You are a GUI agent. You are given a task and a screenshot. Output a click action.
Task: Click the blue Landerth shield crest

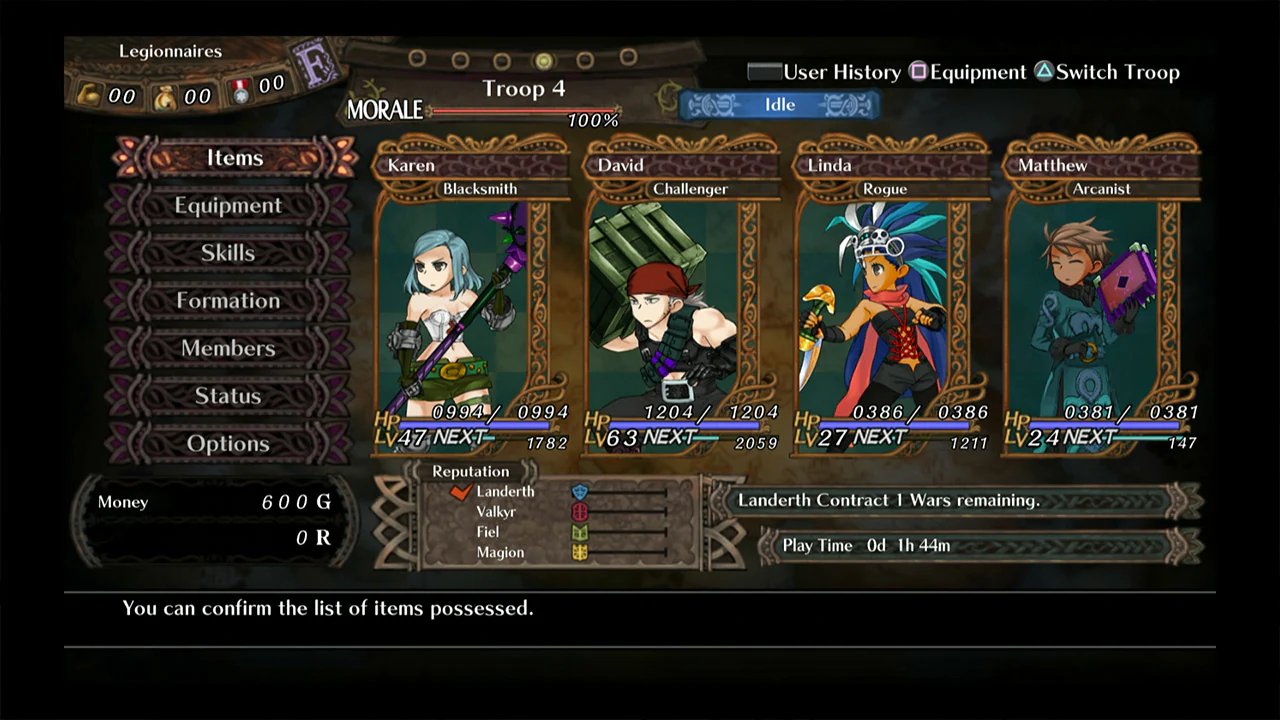click(580, 492)
